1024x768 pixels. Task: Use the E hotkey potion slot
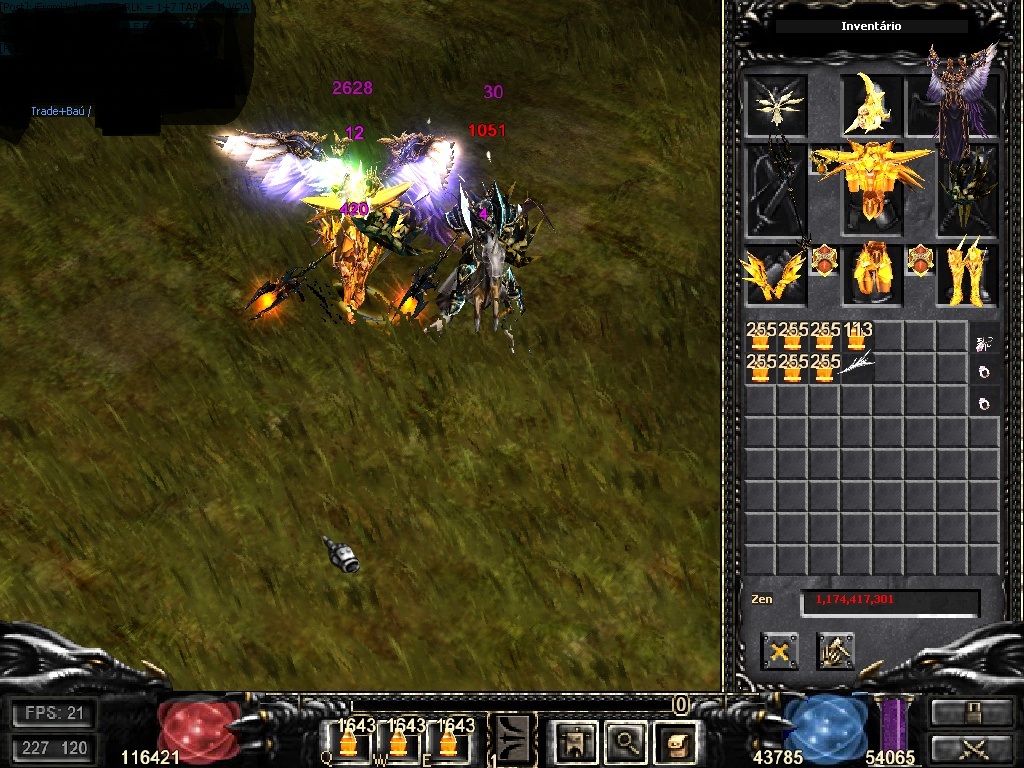point(450,742)
